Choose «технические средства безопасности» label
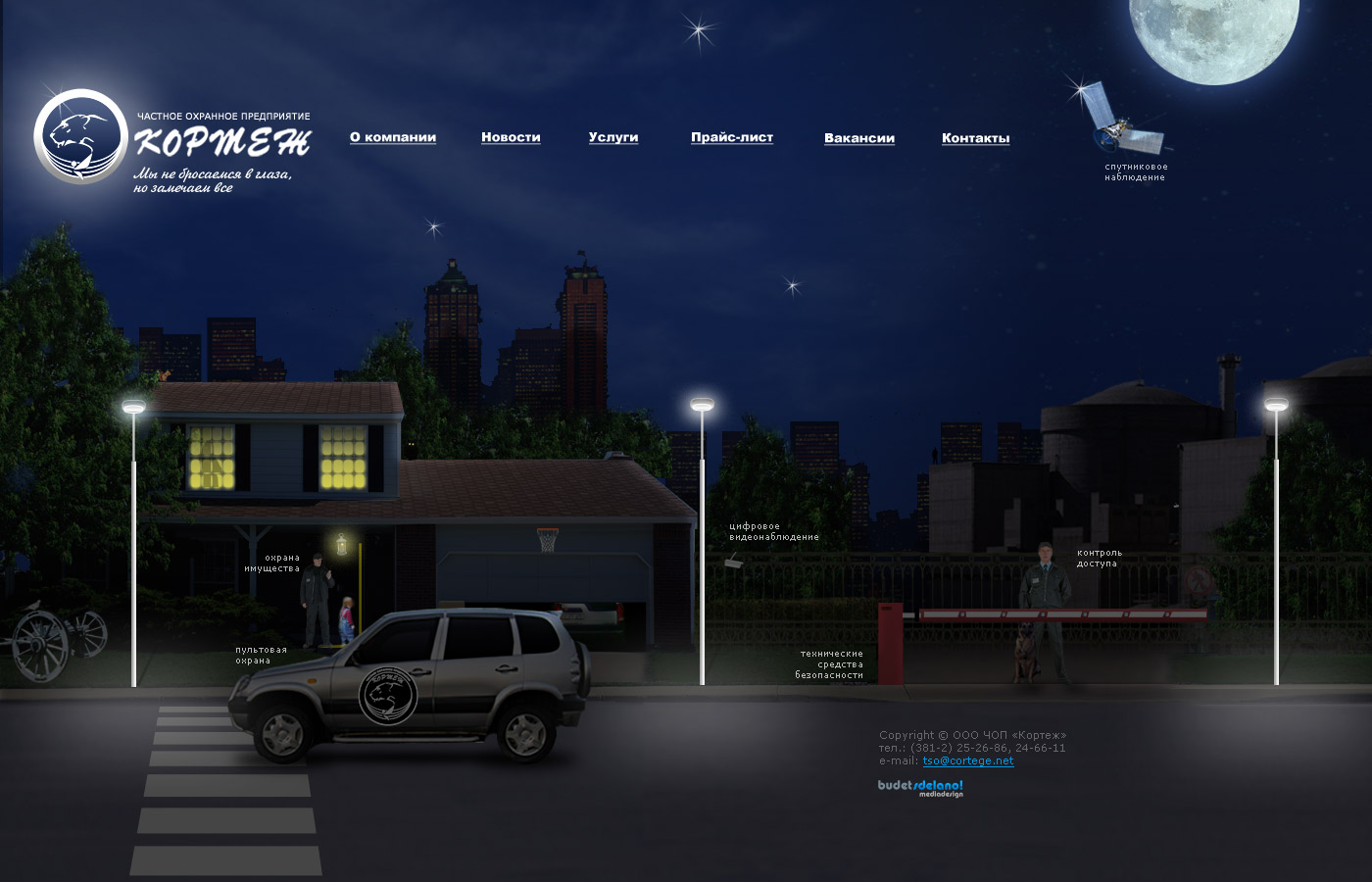Screen dimensions: 1372x882 830,664
